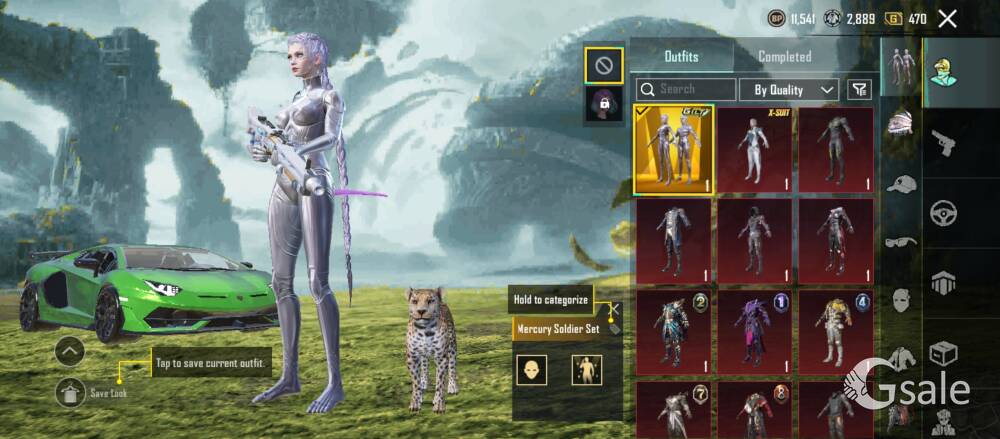Select the purple outfit with badge 1

pos(755,331)
